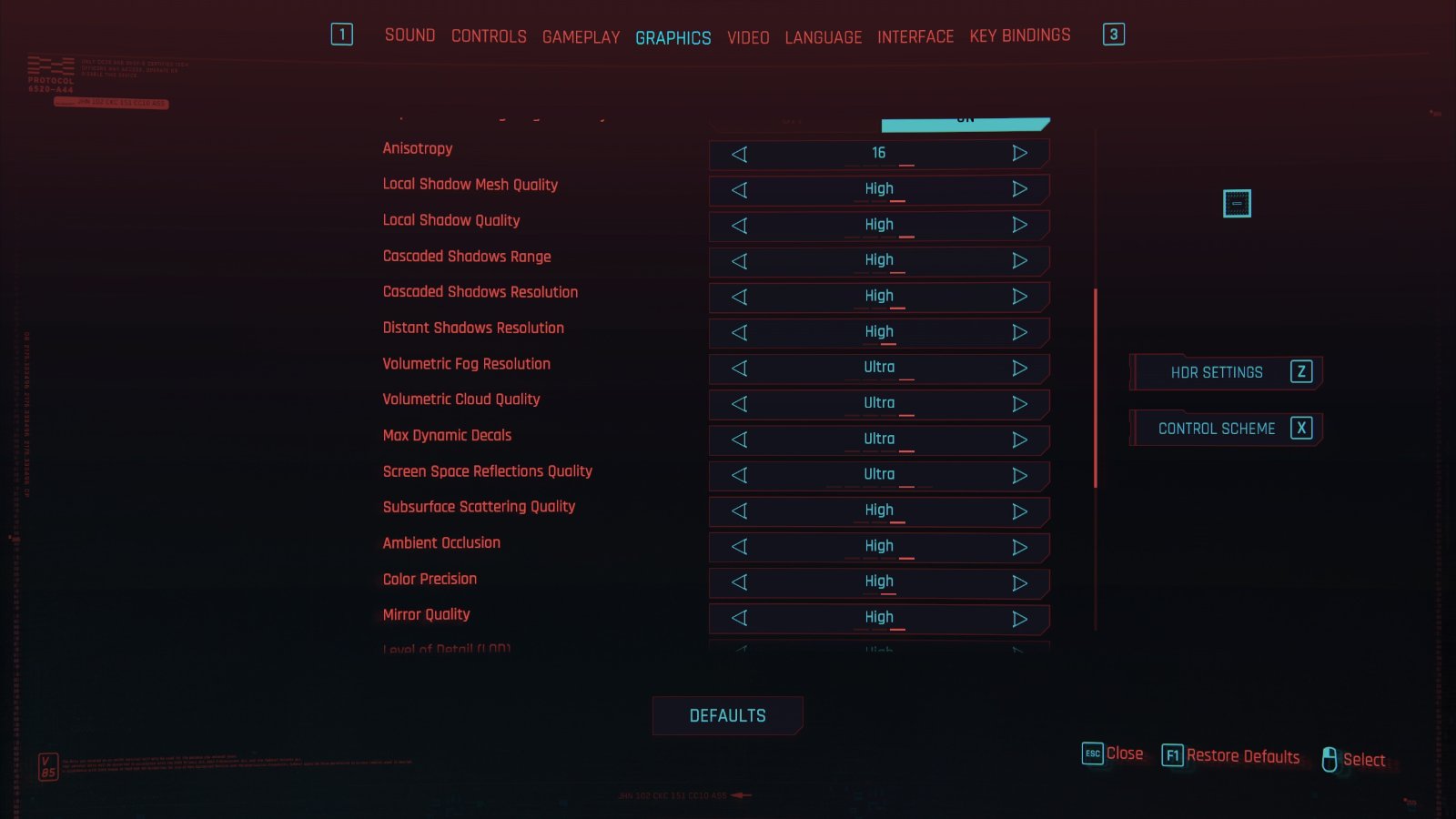Decrease Max Dynamic Decals with left arrow
Screen dimensions: 1456x819
(740, 440)
